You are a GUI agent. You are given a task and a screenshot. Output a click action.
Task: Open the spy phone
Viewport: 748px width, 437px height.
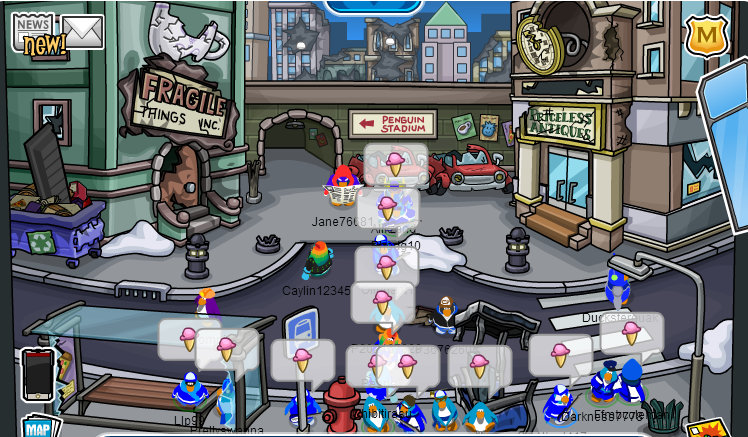37,374
